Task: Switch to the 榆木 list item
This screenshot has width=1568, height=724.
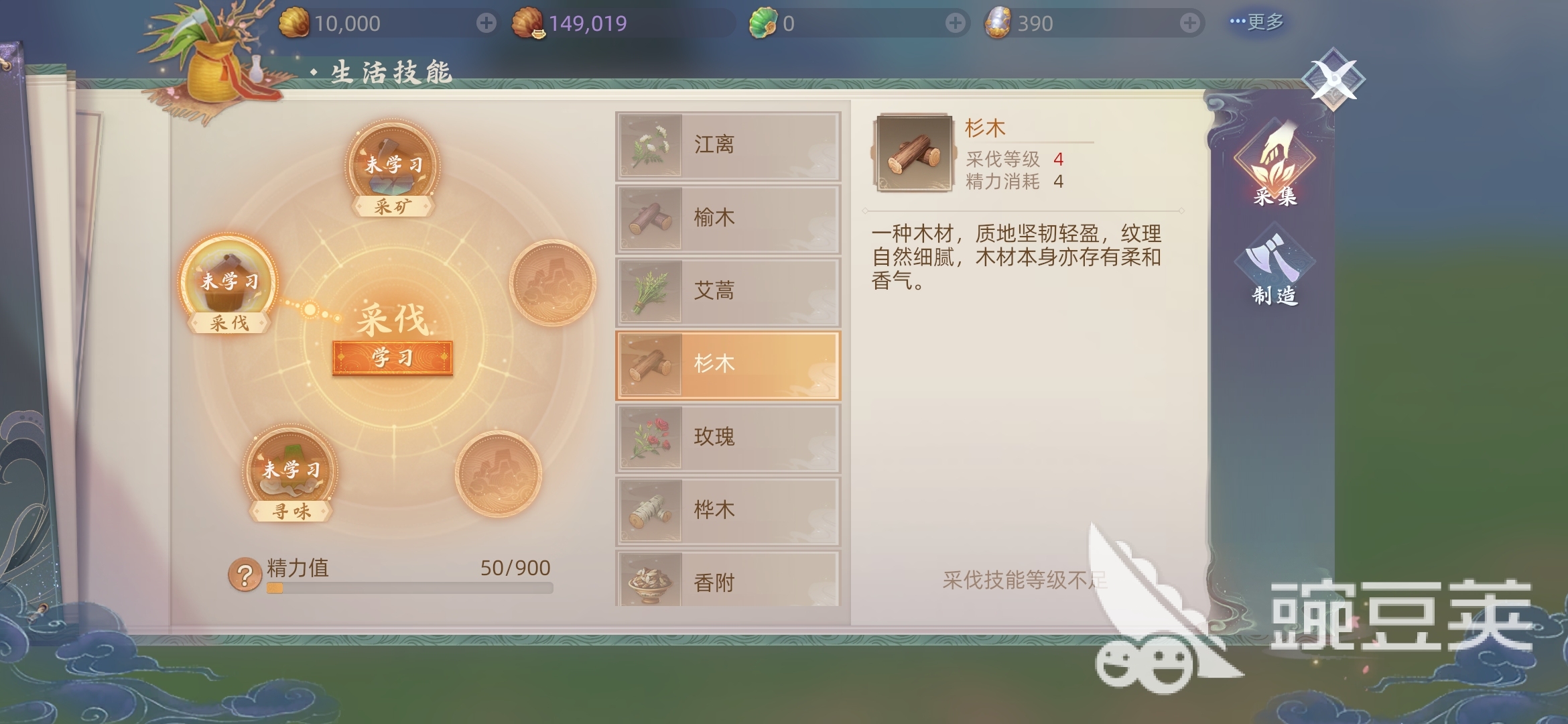Action: pos(727,218)
